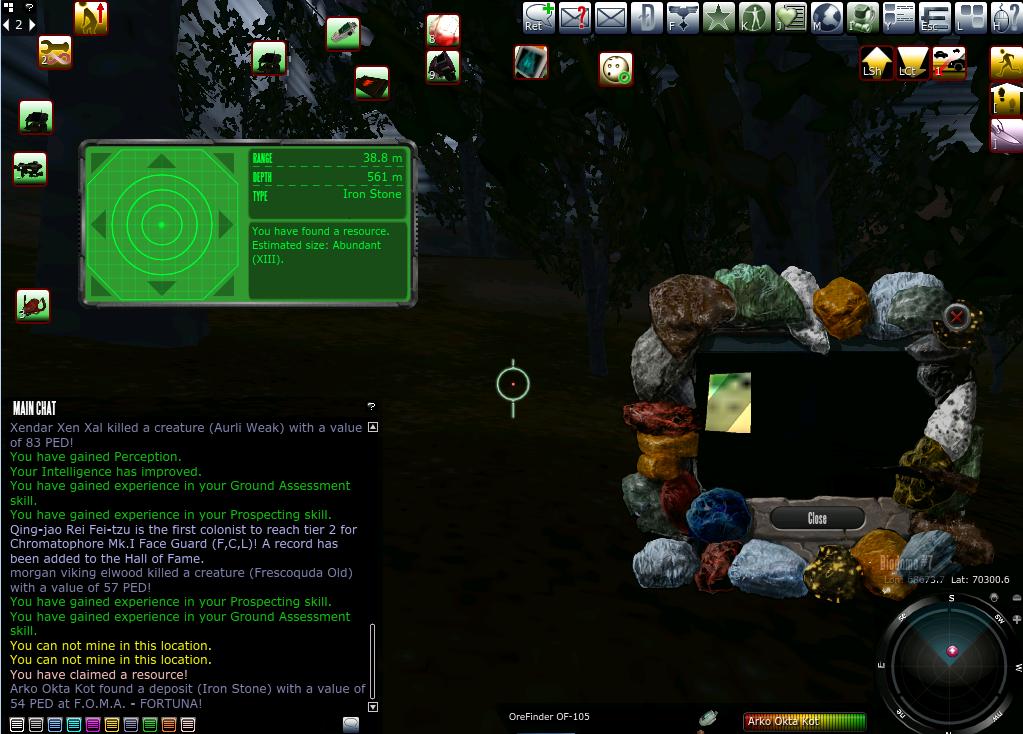The height and width of the screenshot is (734, 1023).
Task: Close the mining resource window
Action: click(817, 518)
